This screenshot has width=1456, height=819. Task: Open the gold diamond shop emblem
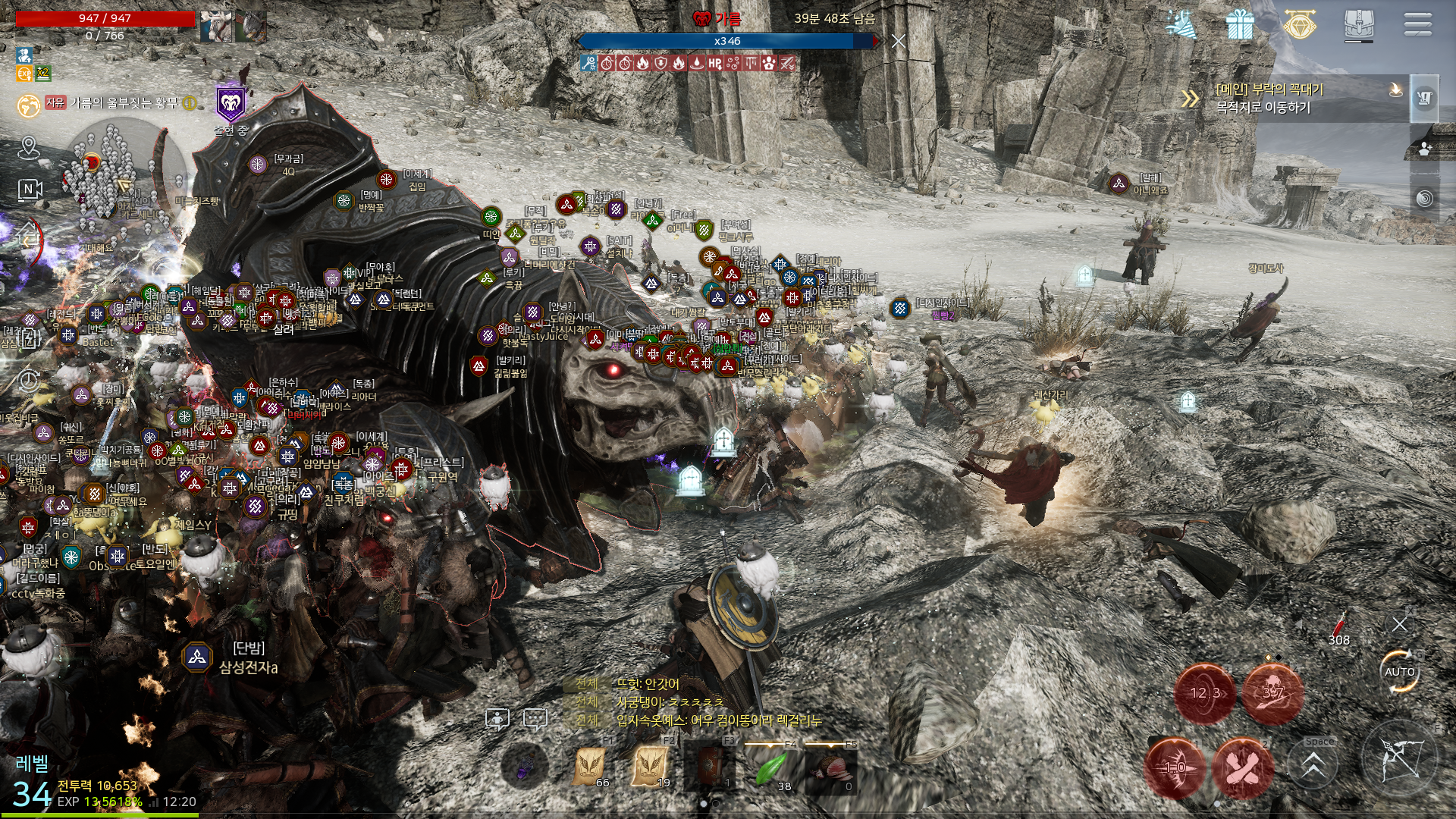pos(1299,24)
